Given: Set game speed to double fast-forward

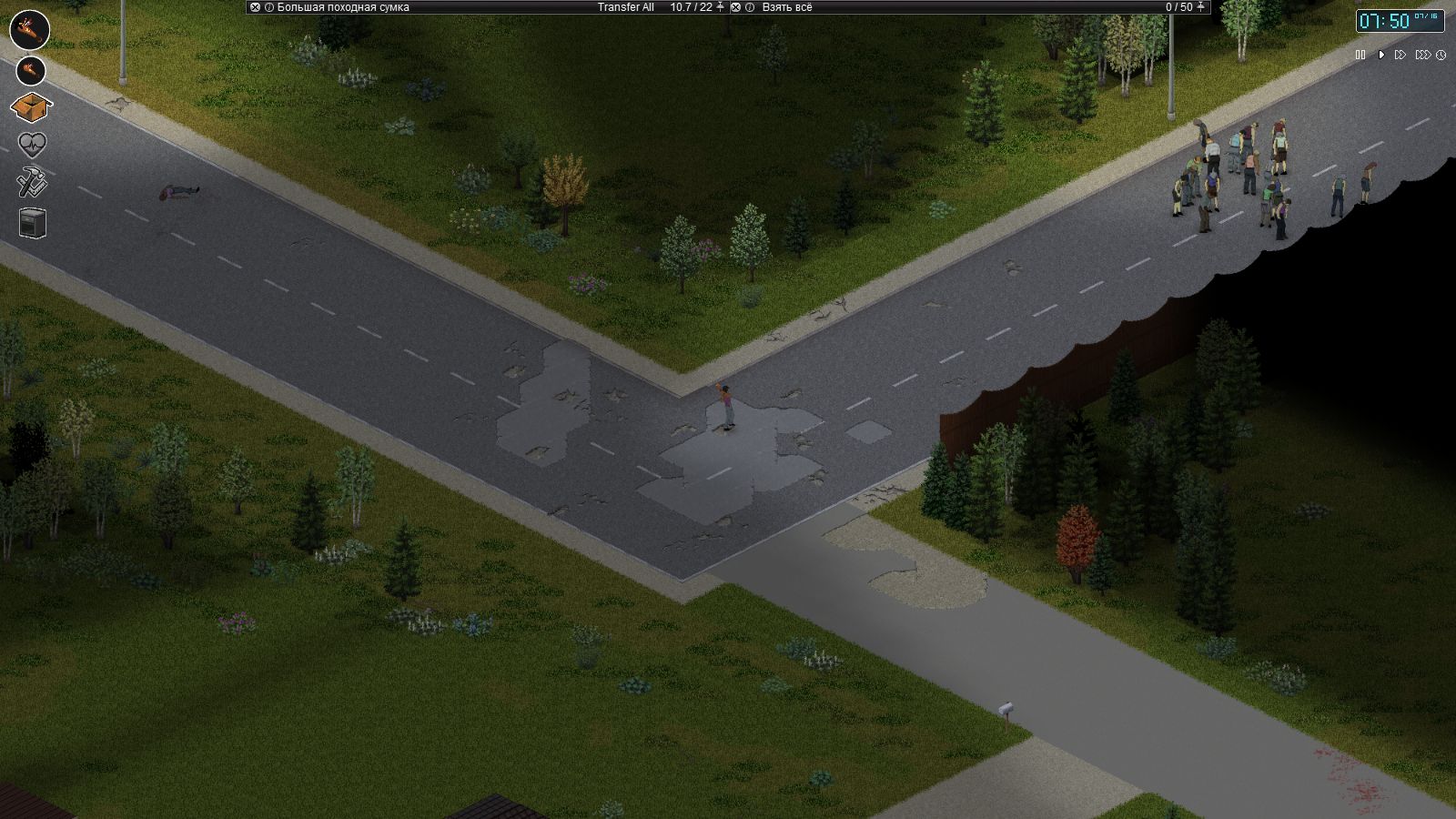Looking at the screenshot, I should point(1400,56).
